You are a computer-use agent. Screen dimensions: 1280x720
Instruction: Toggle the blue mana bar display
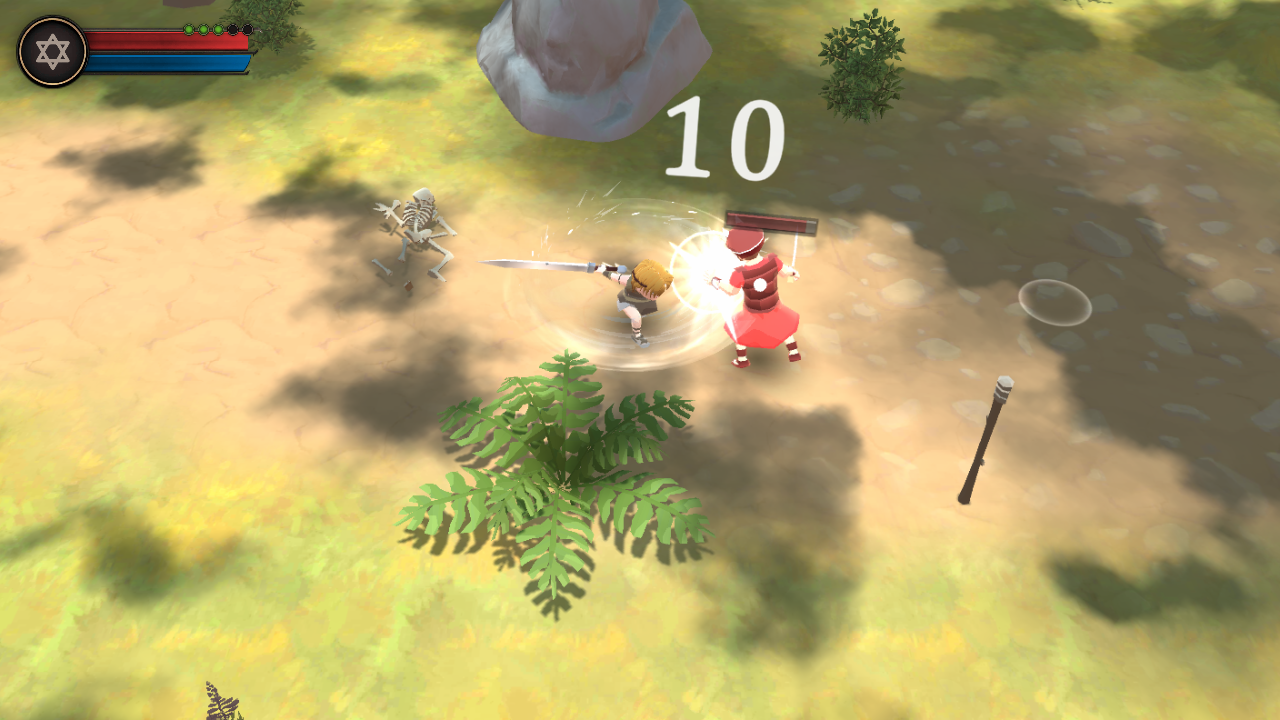point(168,62)
